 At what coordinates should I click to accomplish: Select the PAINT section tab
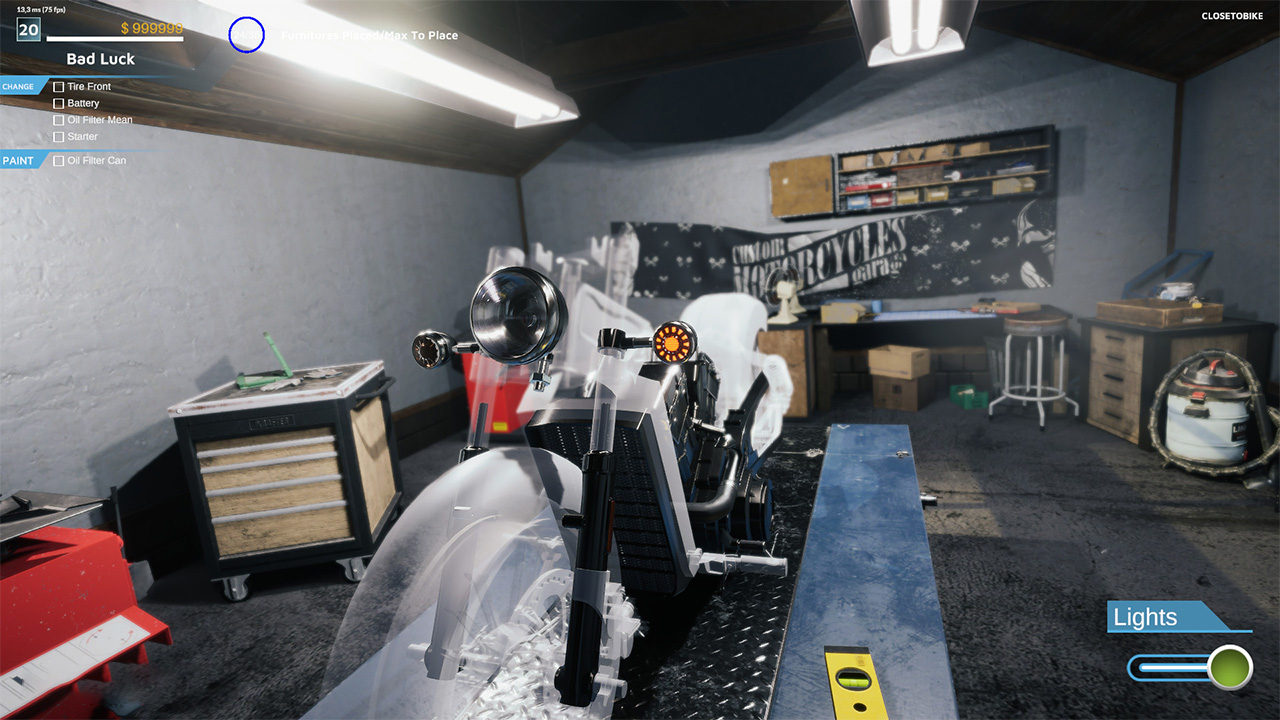point(16,160)
